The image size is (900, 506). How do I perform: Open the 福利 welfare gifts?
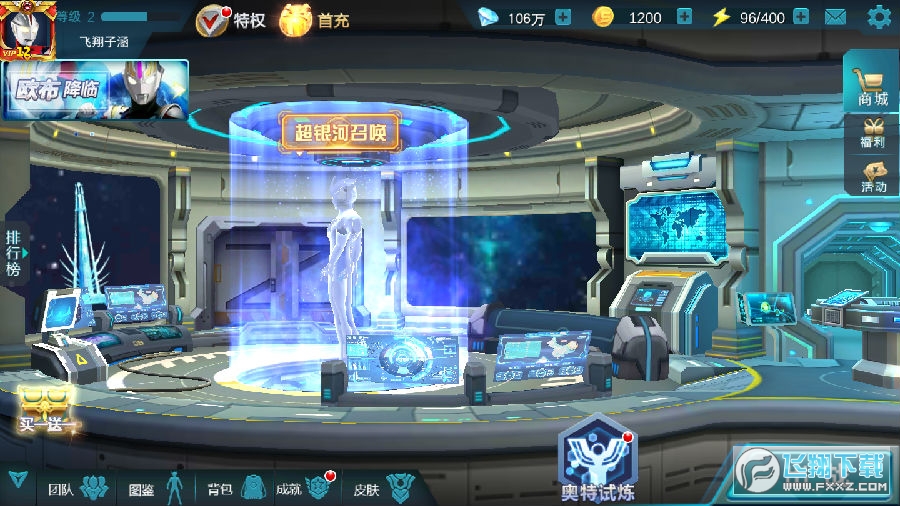pyautogui.click(x=872, y=133)
